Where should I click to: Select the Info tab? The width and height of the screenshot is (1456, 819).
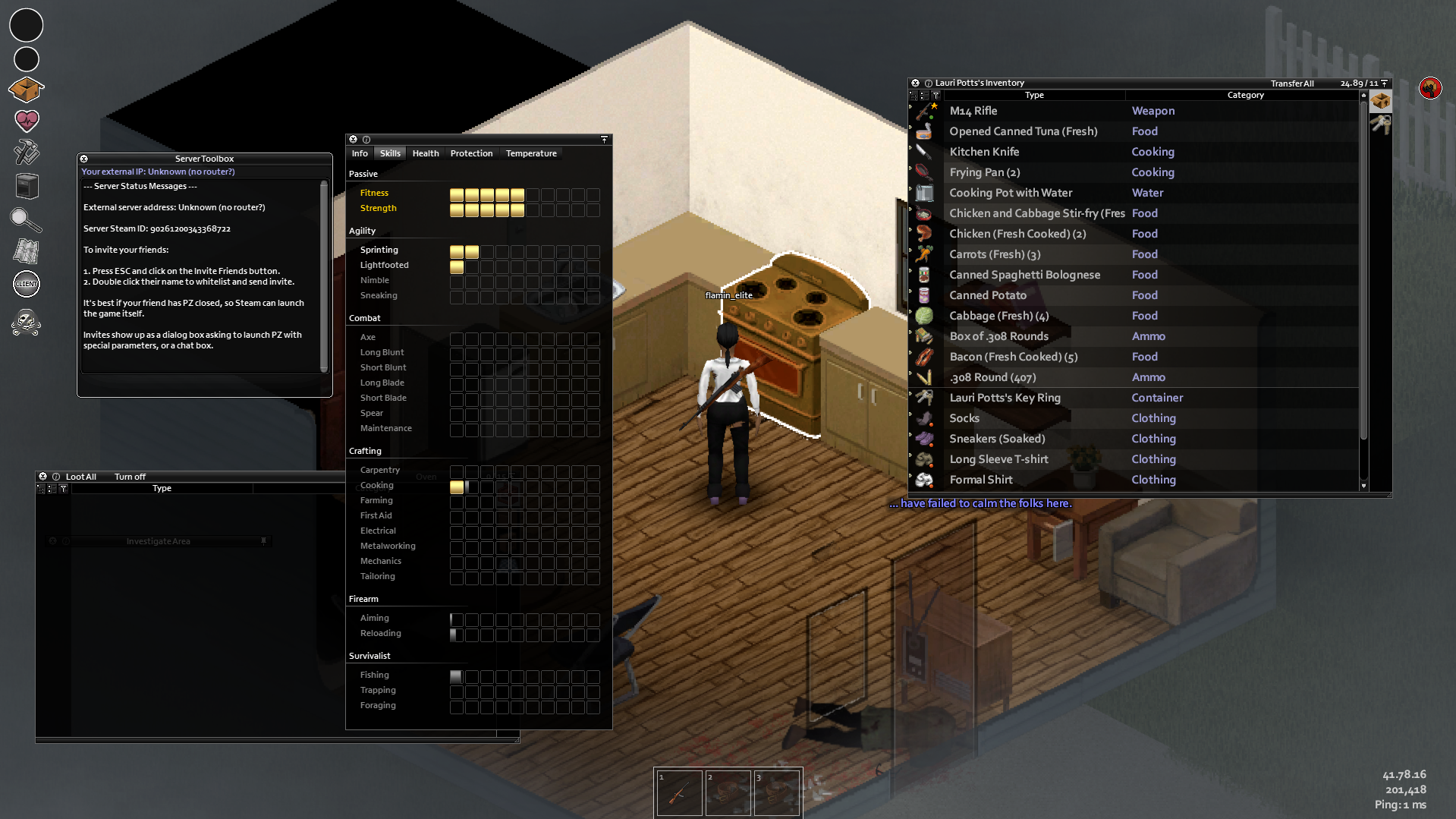tap(360, 153)
